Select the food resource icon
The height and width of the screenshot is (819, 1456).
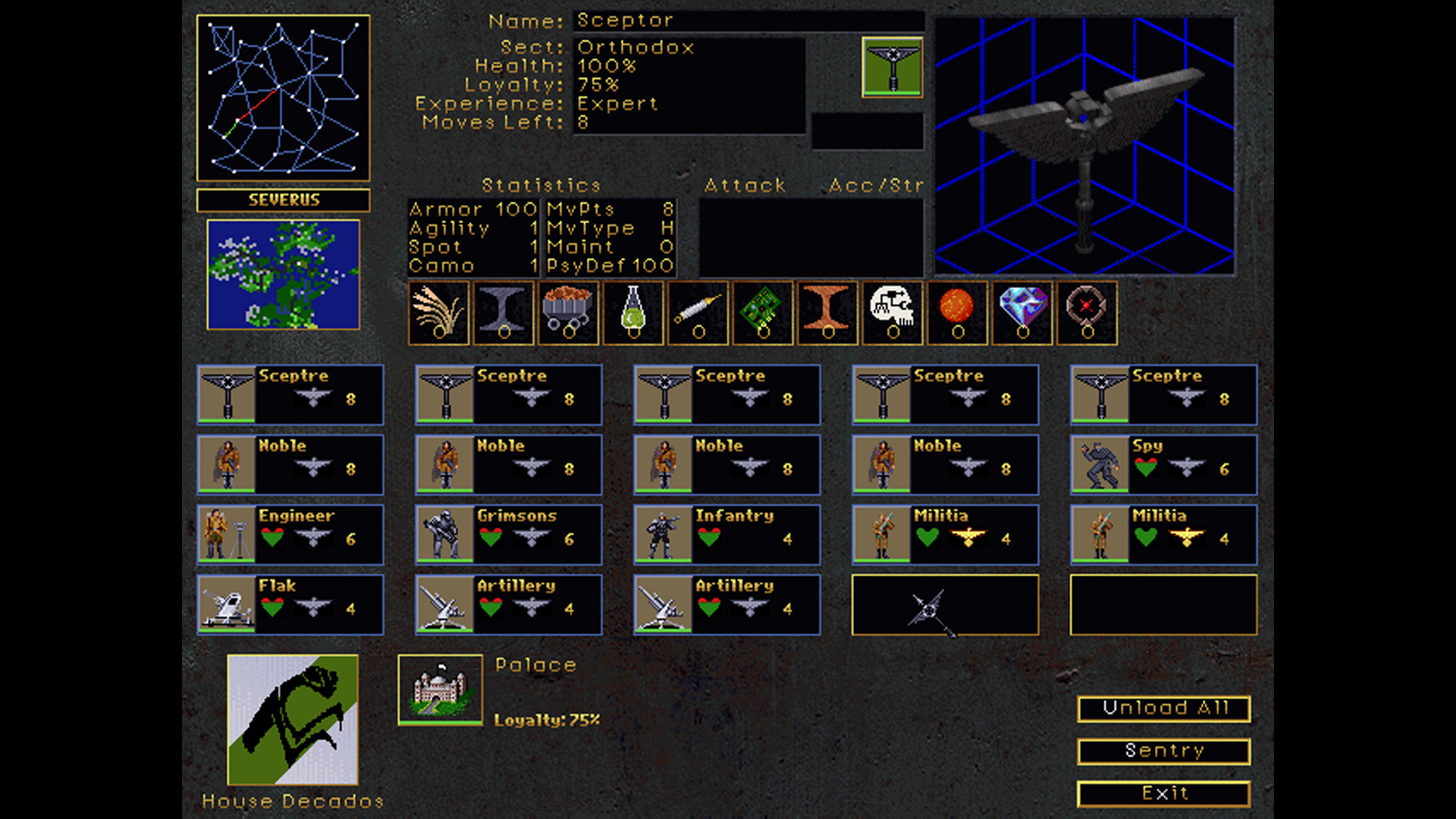point(438,312)
